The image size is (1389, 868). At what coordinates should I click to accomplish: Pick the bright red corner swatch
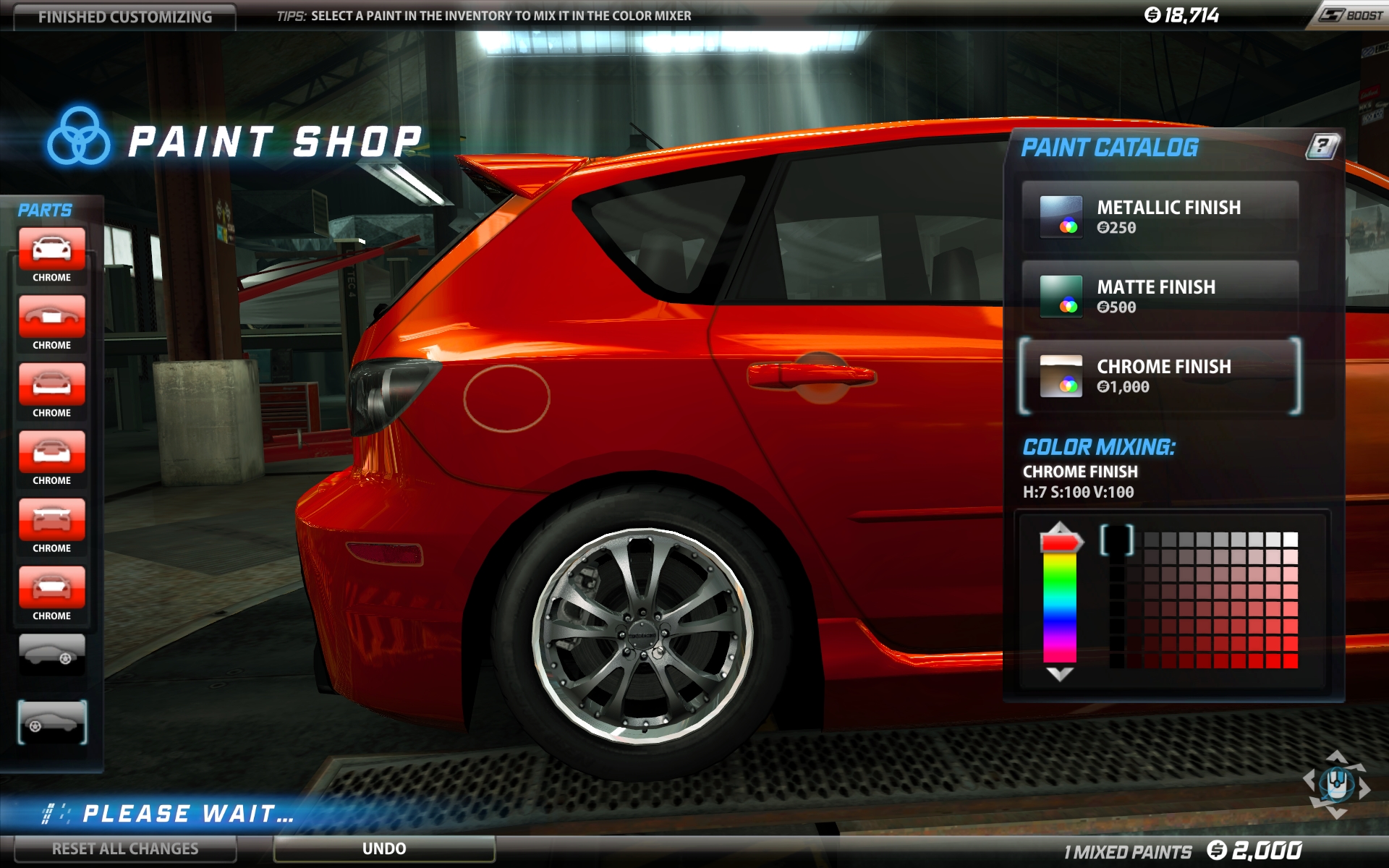pyautogui.click(x=1291, y=660)
